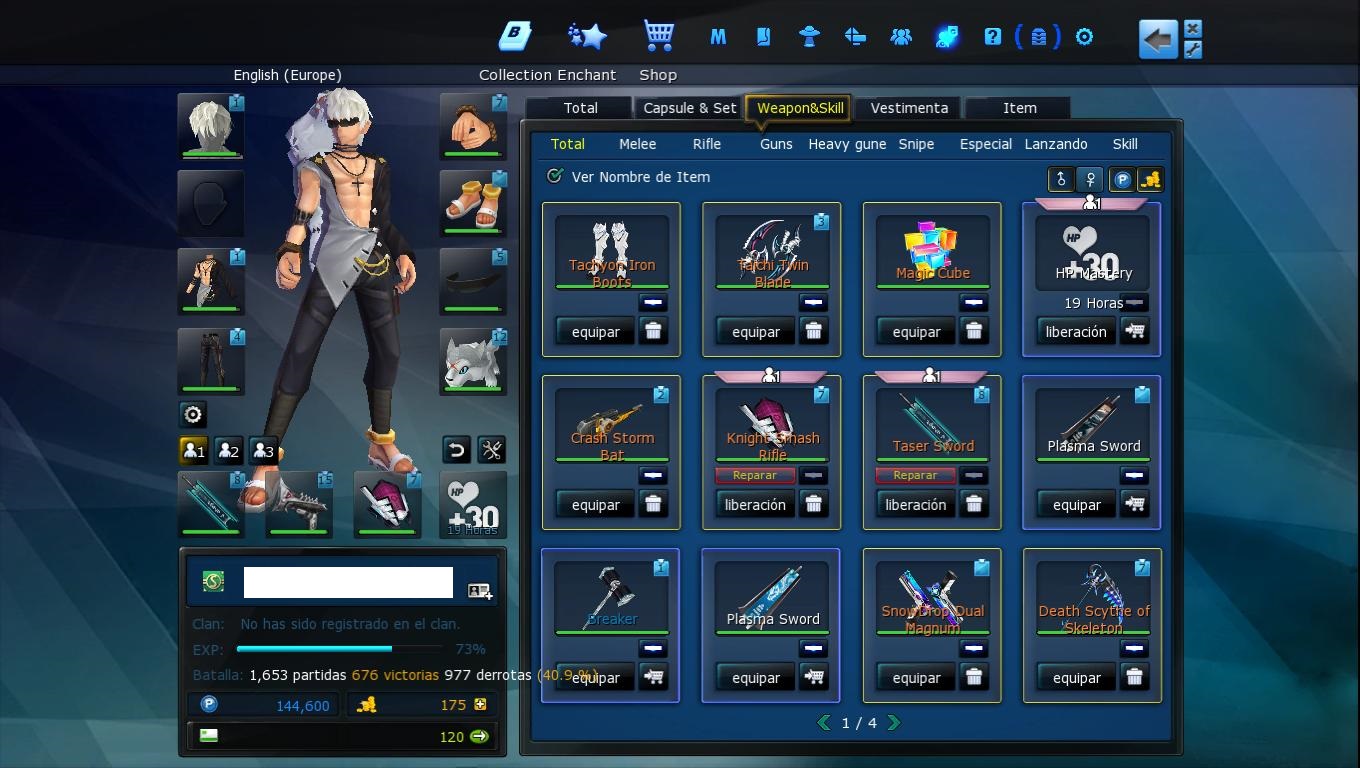Screen dimensions: 1360x768
Task: Delete the Magic Cube item
Action: click(974, 331)
